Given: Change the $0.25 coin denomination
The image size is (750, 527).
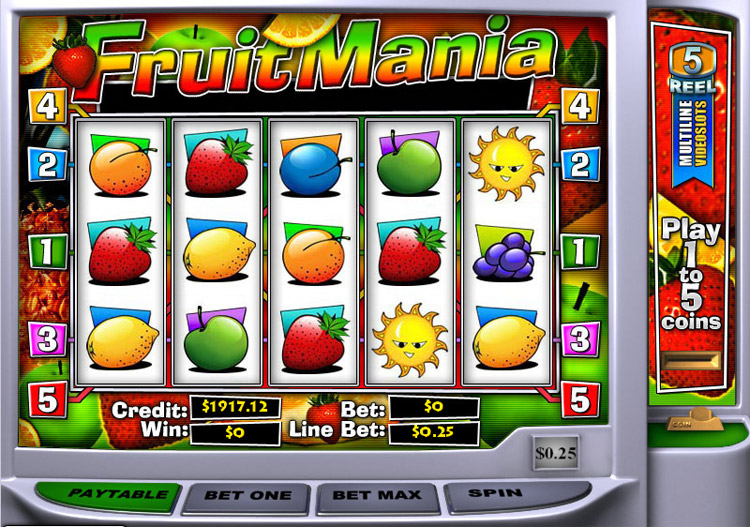Looking at the screenshot, I should coord(555,453).
